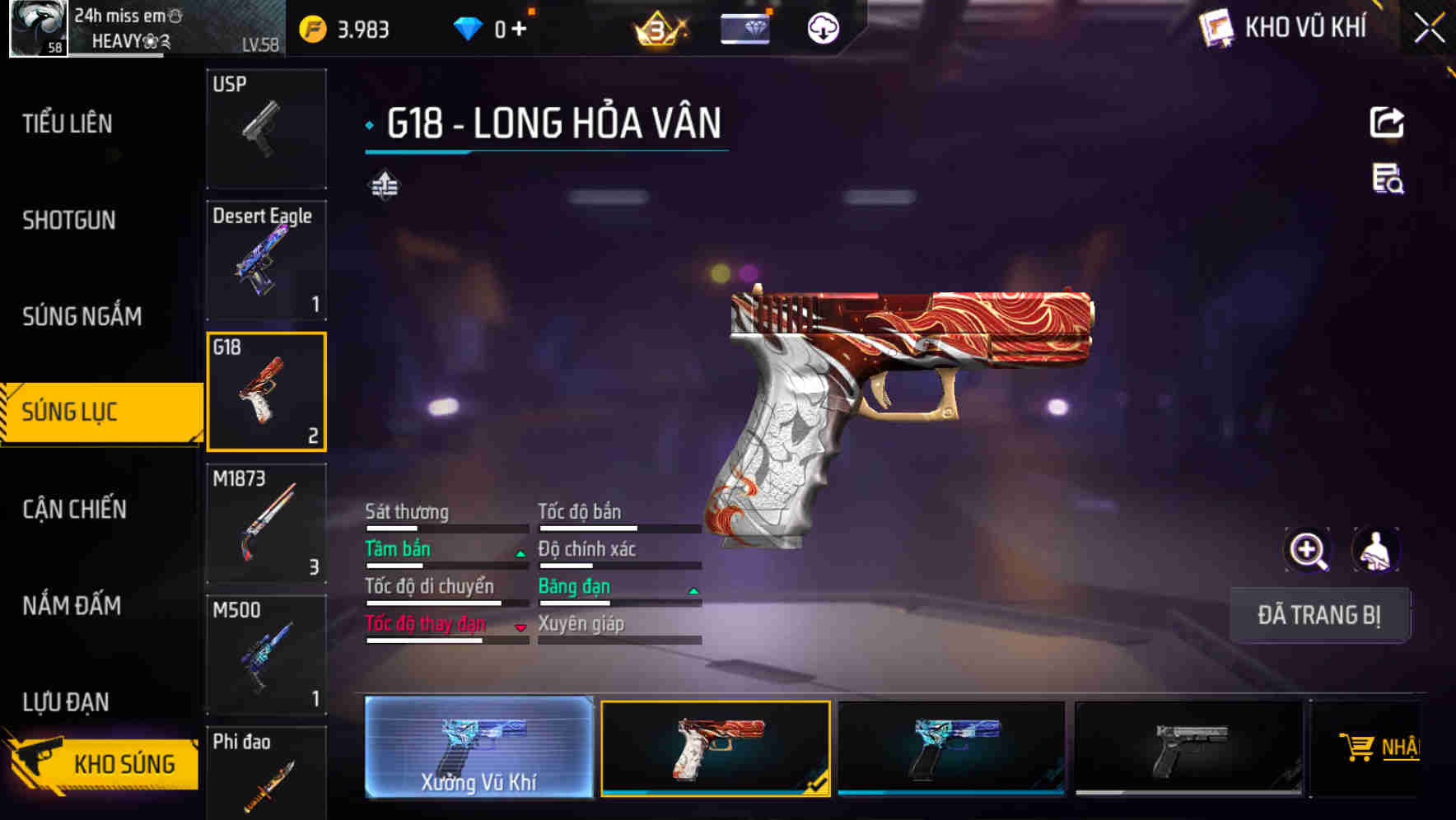
Task: Zoom in on the weapon with magnifier
Action: tap(1308, 550)
